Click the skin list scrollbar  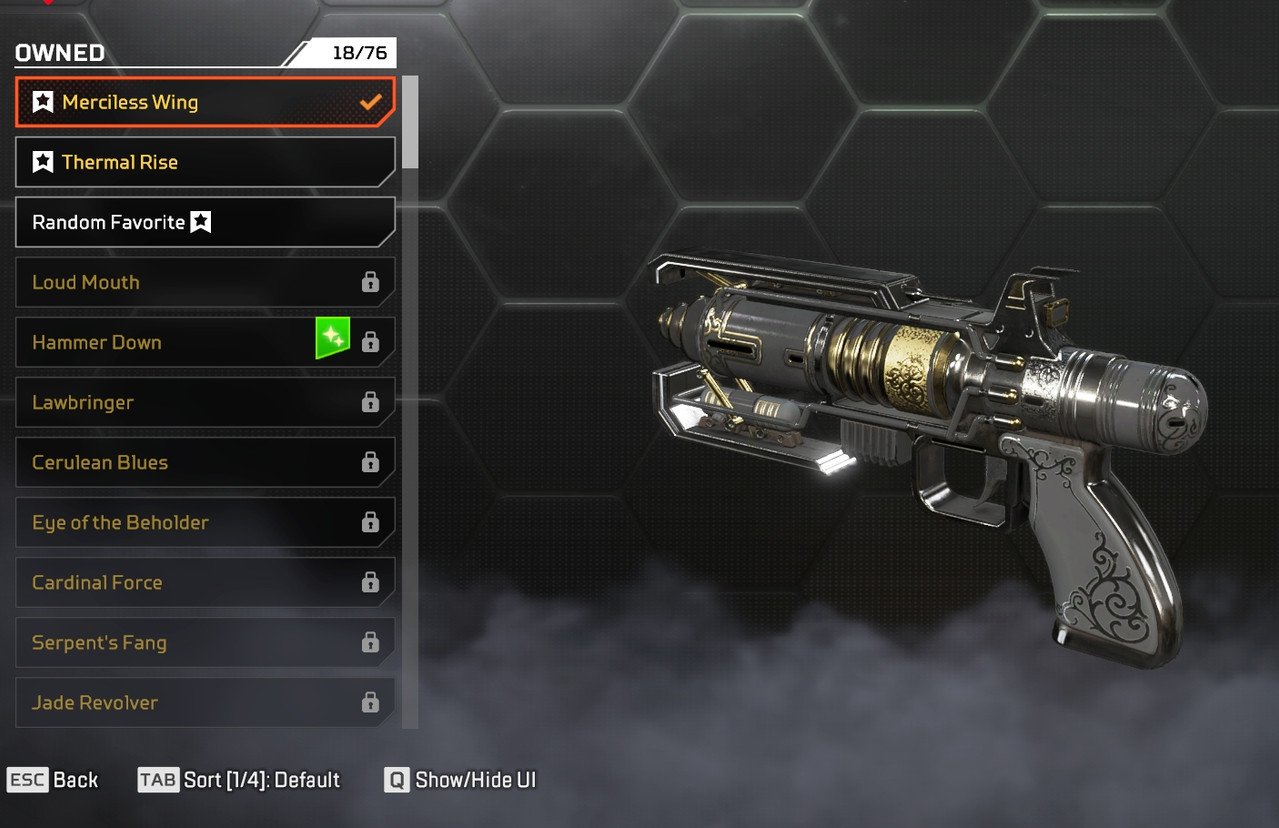[410, 122]
